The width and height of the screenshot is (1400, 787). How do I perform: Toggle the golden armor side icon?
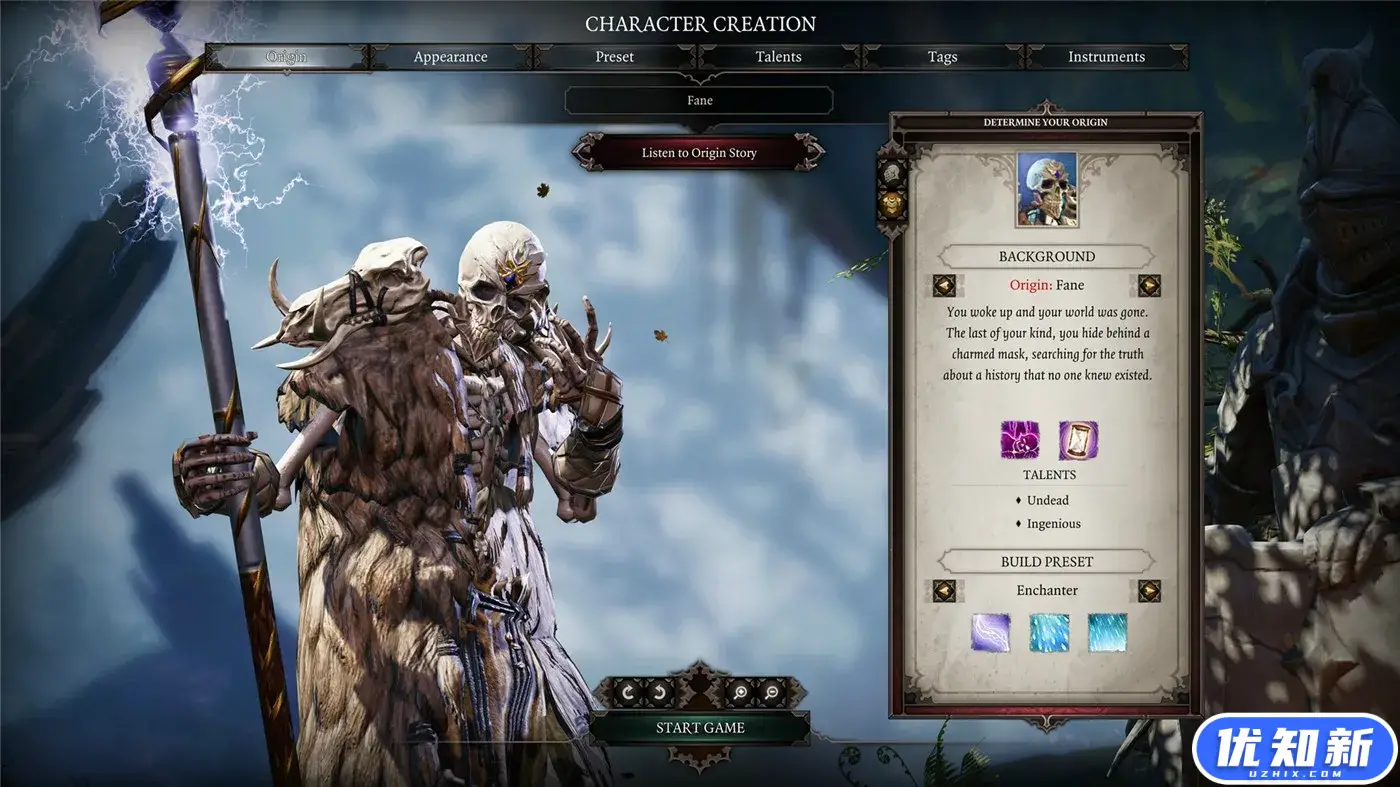890,206
